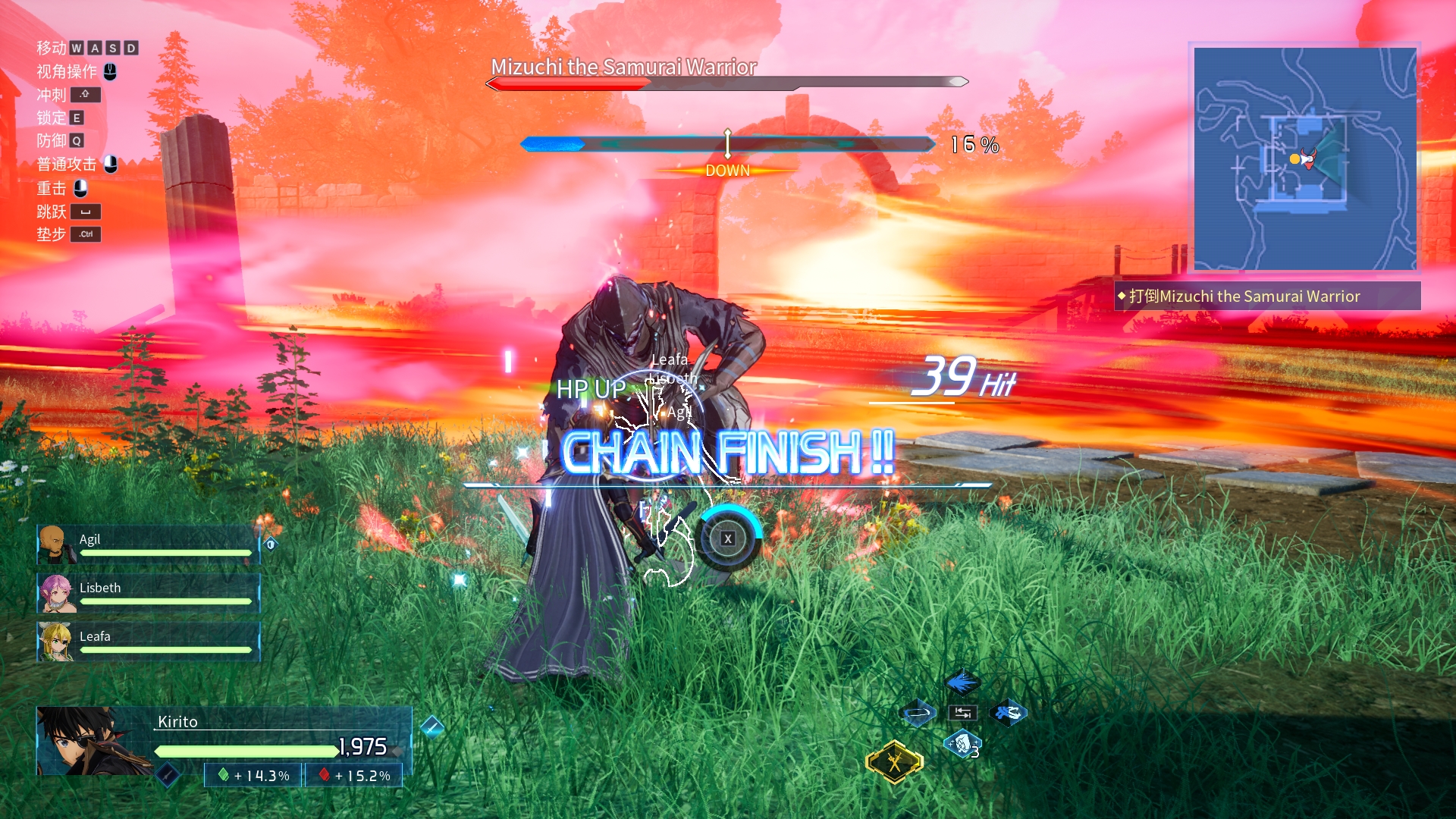Select Agil in the party list
Screen dimensions: 1456x819
[149, 544]
